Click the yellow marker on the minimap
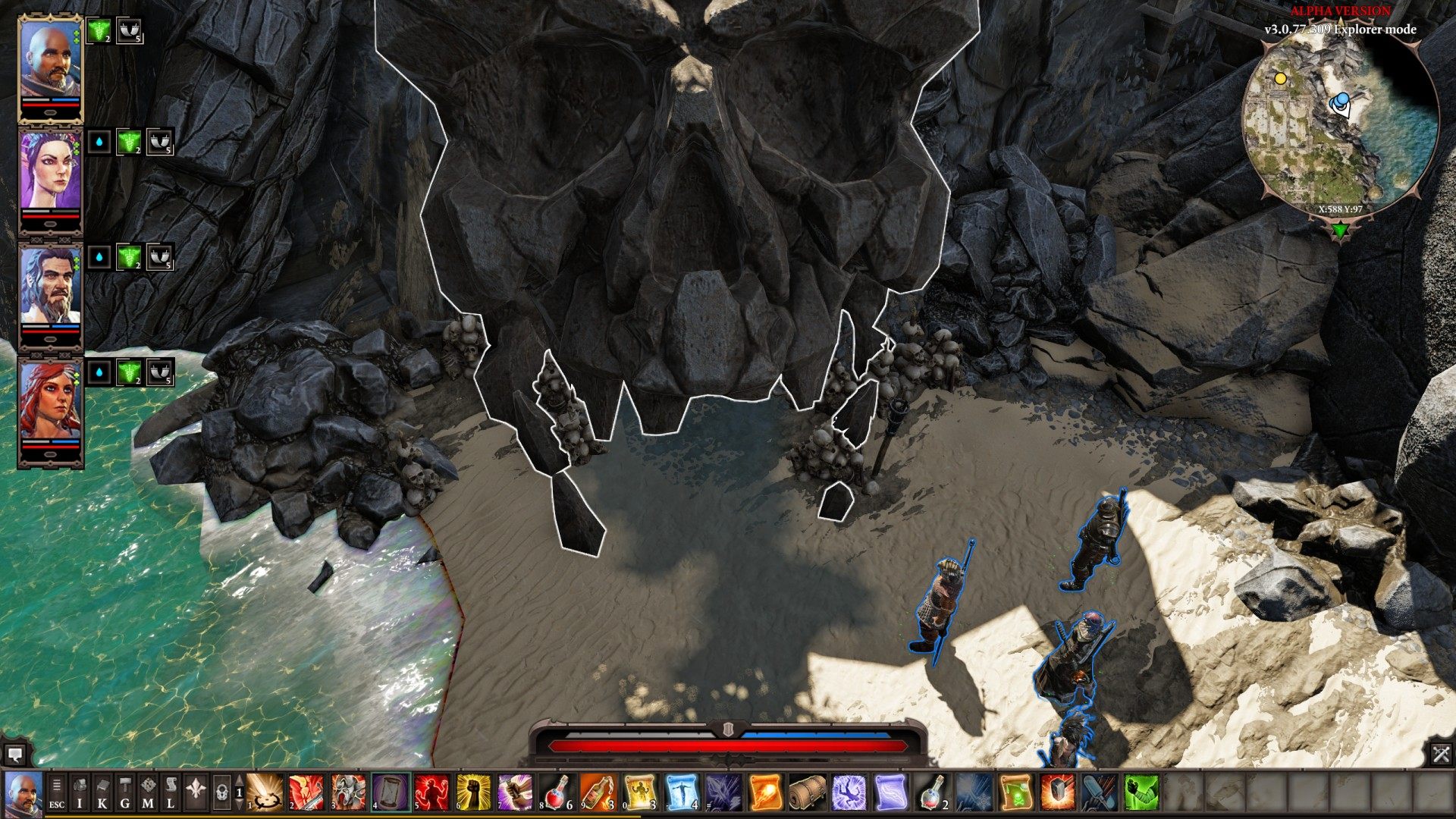 (x=1282, y=78)
